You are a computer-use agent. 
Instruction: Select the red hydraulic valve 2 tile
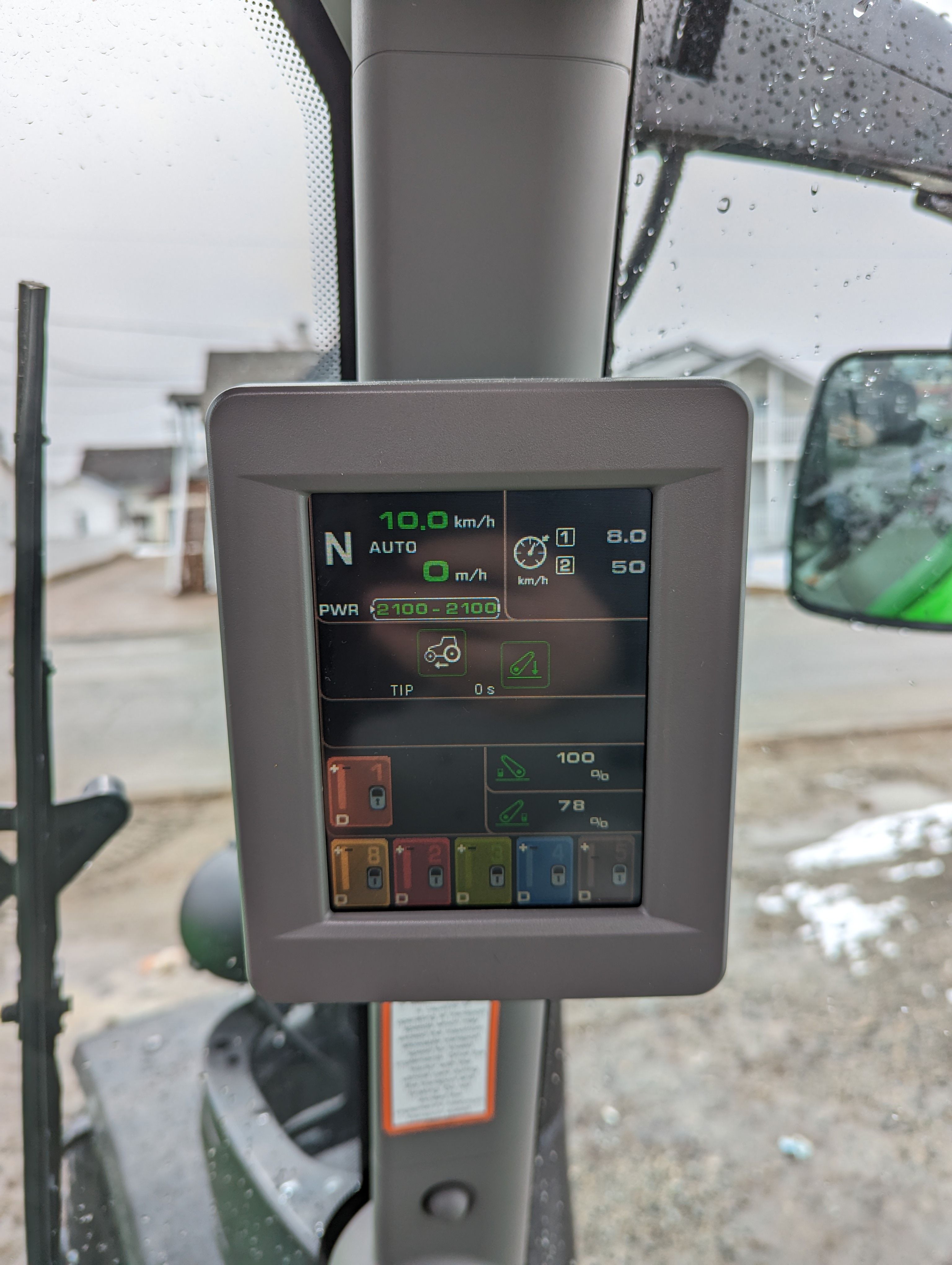click(422, 872)
